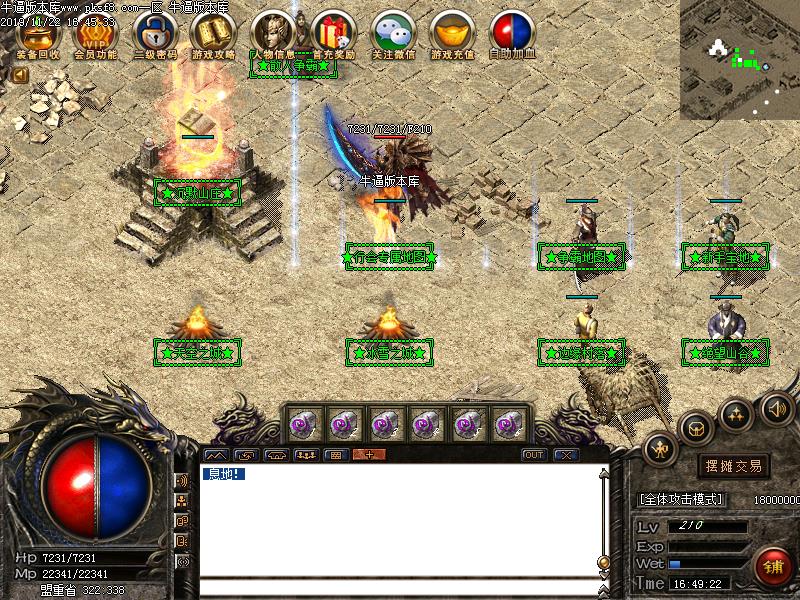Click the 二级密码 padlock icon
Screen dimensions: 800x600
(154, 32)
